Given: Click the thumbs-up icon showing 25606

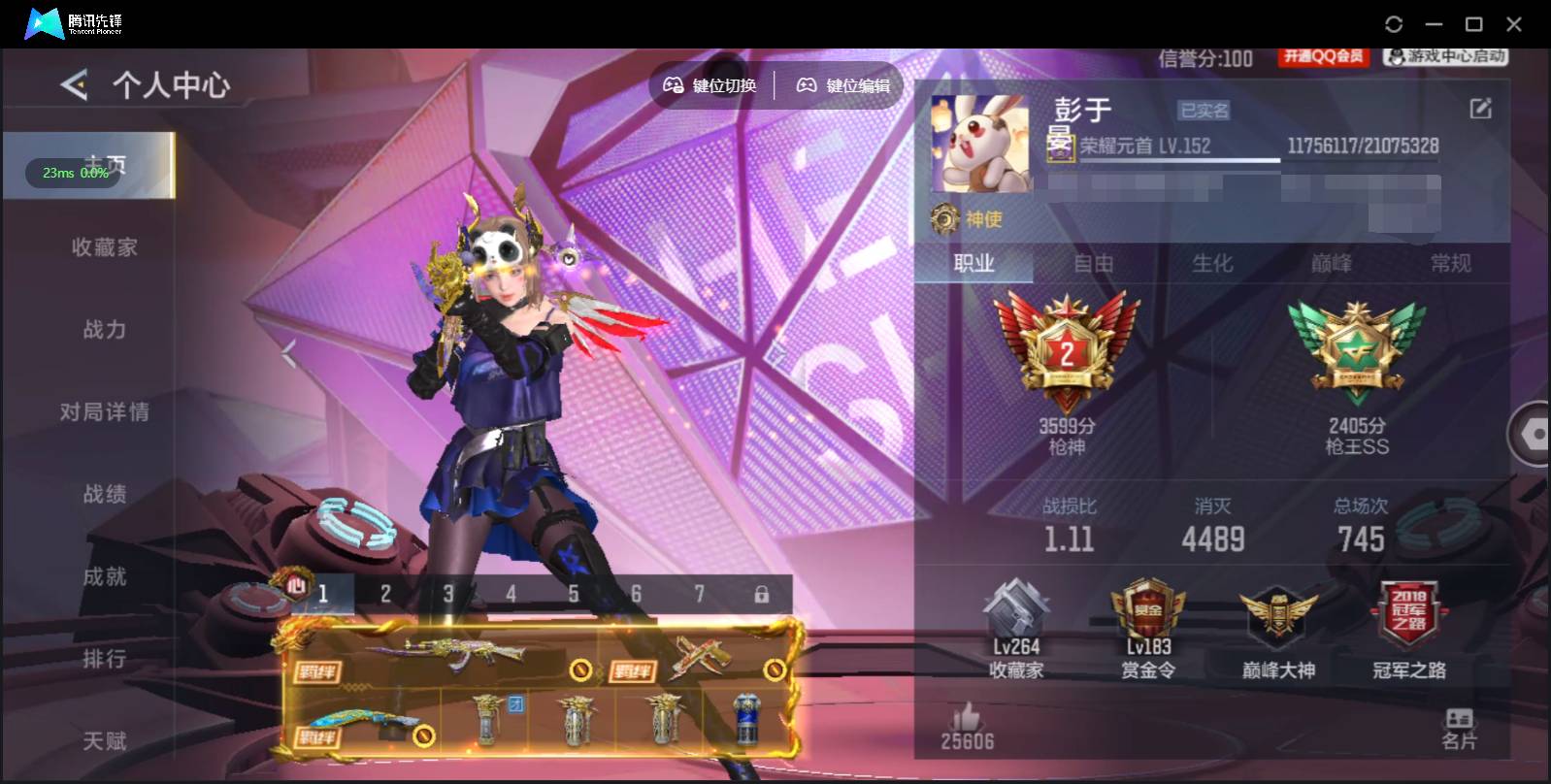Looking at the screenshot, I should (x=967, y=719).
